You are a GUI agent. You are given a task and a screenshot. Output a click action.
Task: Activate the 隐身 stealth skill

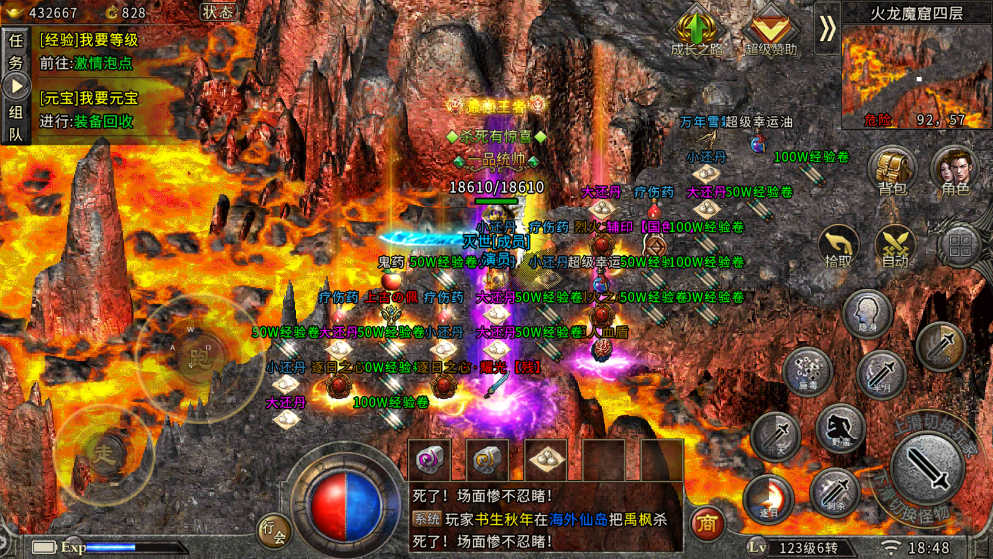866,314
